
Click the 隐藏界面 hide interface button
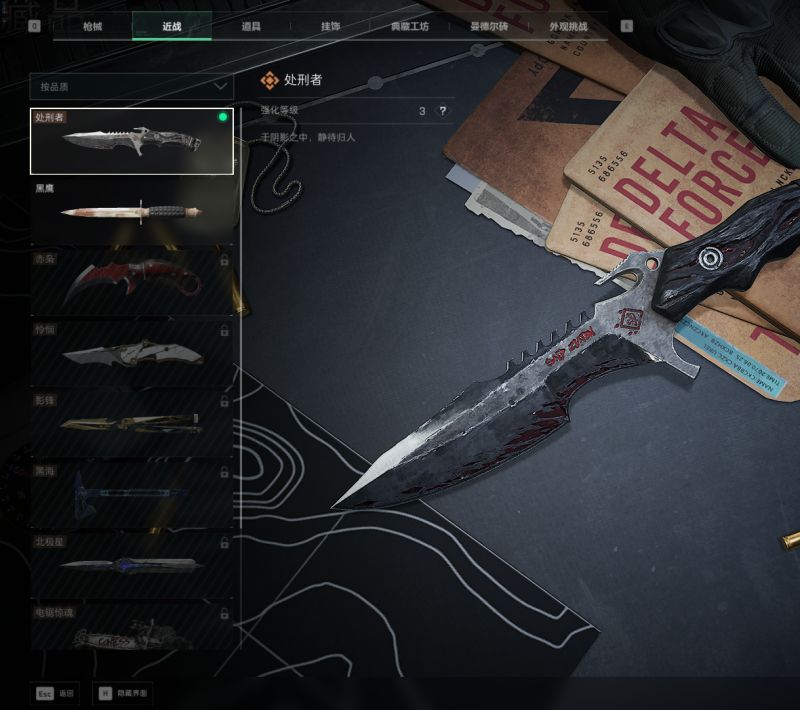(124, 692)
